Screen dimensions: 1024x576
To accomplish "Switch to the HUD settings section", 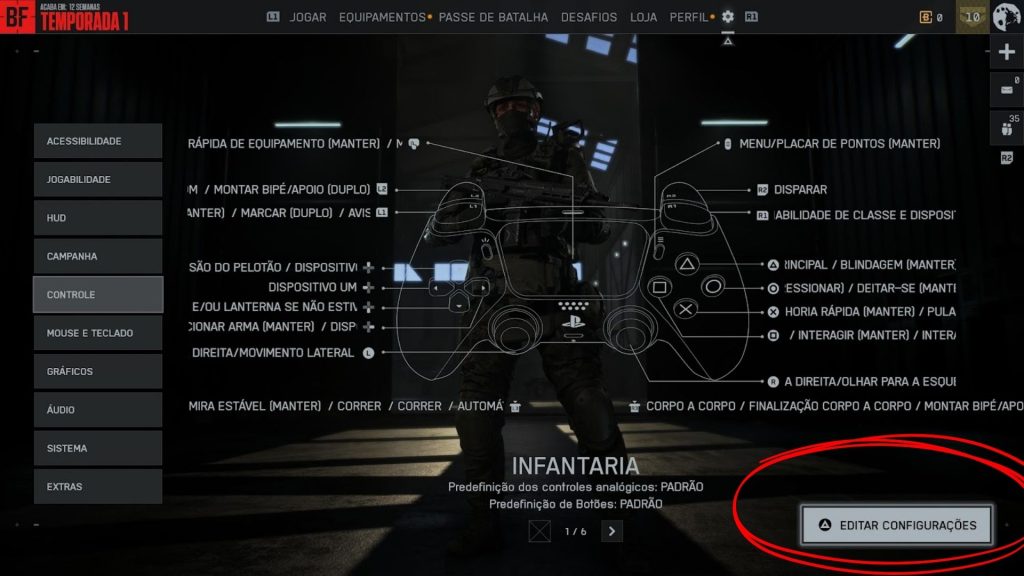I will [x=97, y=218].
